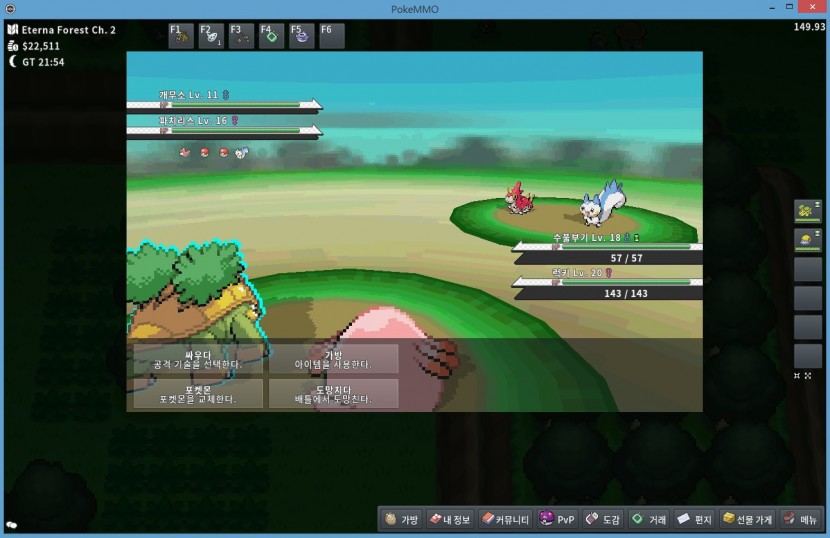Image resolution: width=830 pixels, height=538 pixels.
Task: Open 내 정보 trainer info
Action: [450, 519]
